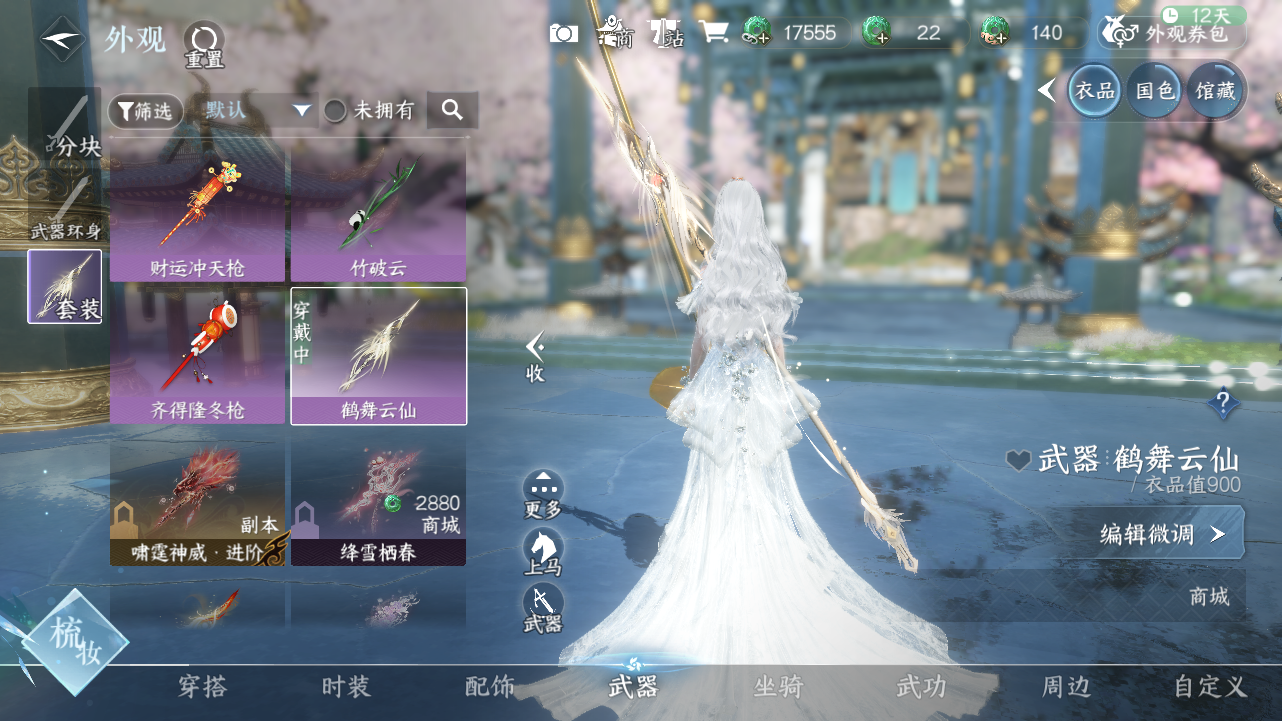Viewport: 1282px width, 721px height.
Task: Select the 财运冲天枪 weapon skin
Action: 198,216
